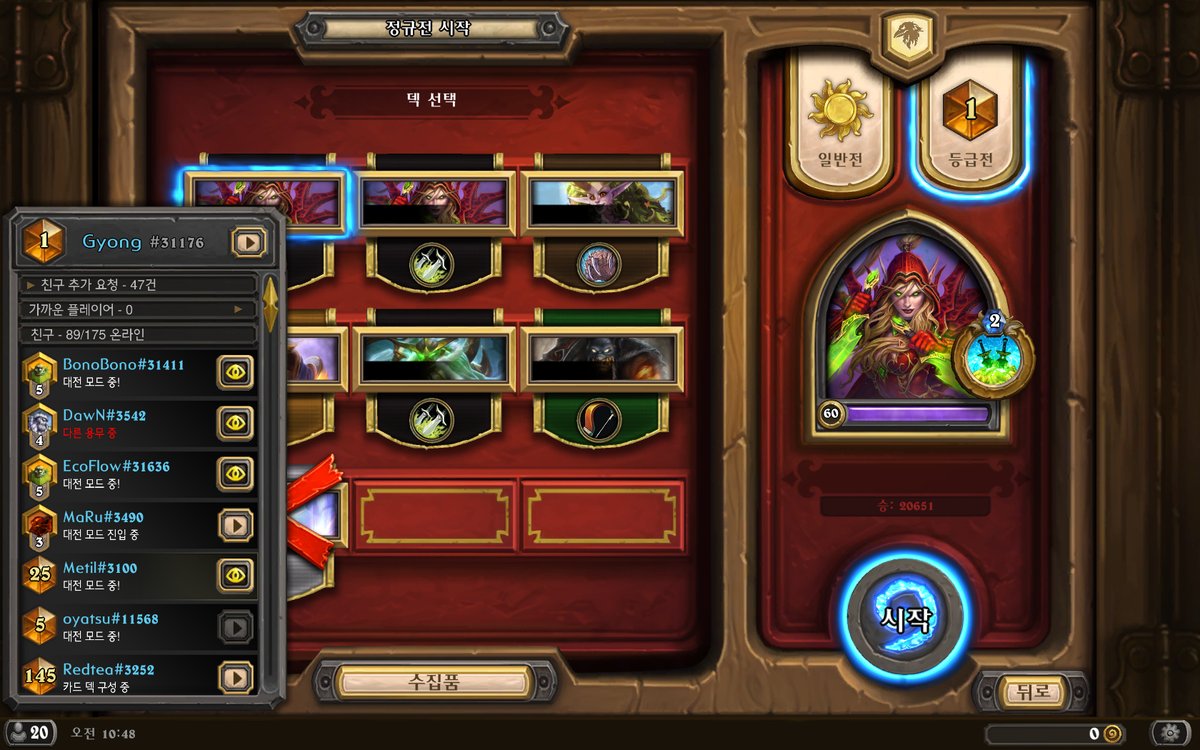Screen dimensions: 1200x750
Task: Spectate BonoBono#31411 with the eye button
Action: 235,372
